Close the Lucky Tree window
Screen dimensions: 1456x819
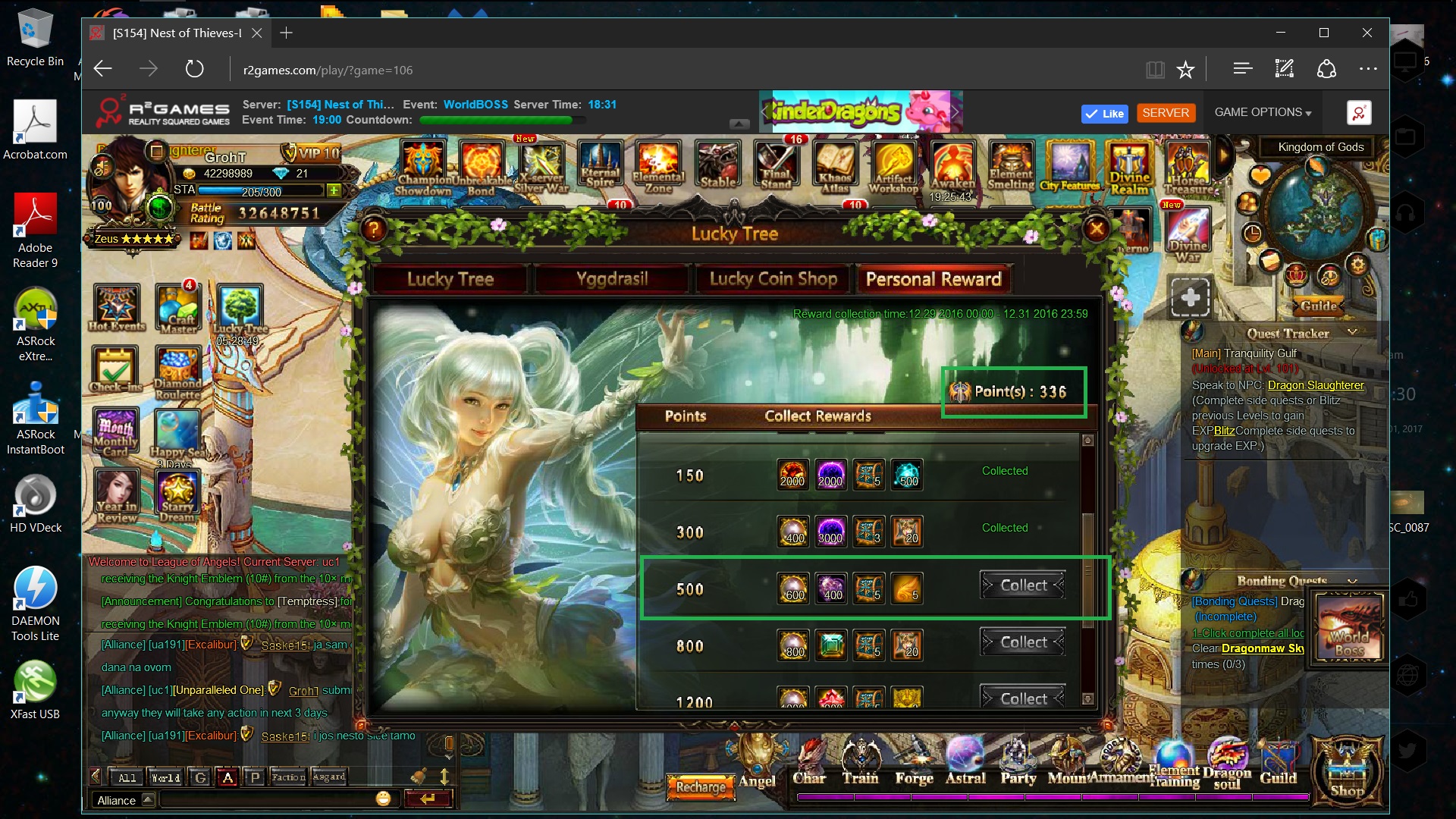coord(1097,228)
